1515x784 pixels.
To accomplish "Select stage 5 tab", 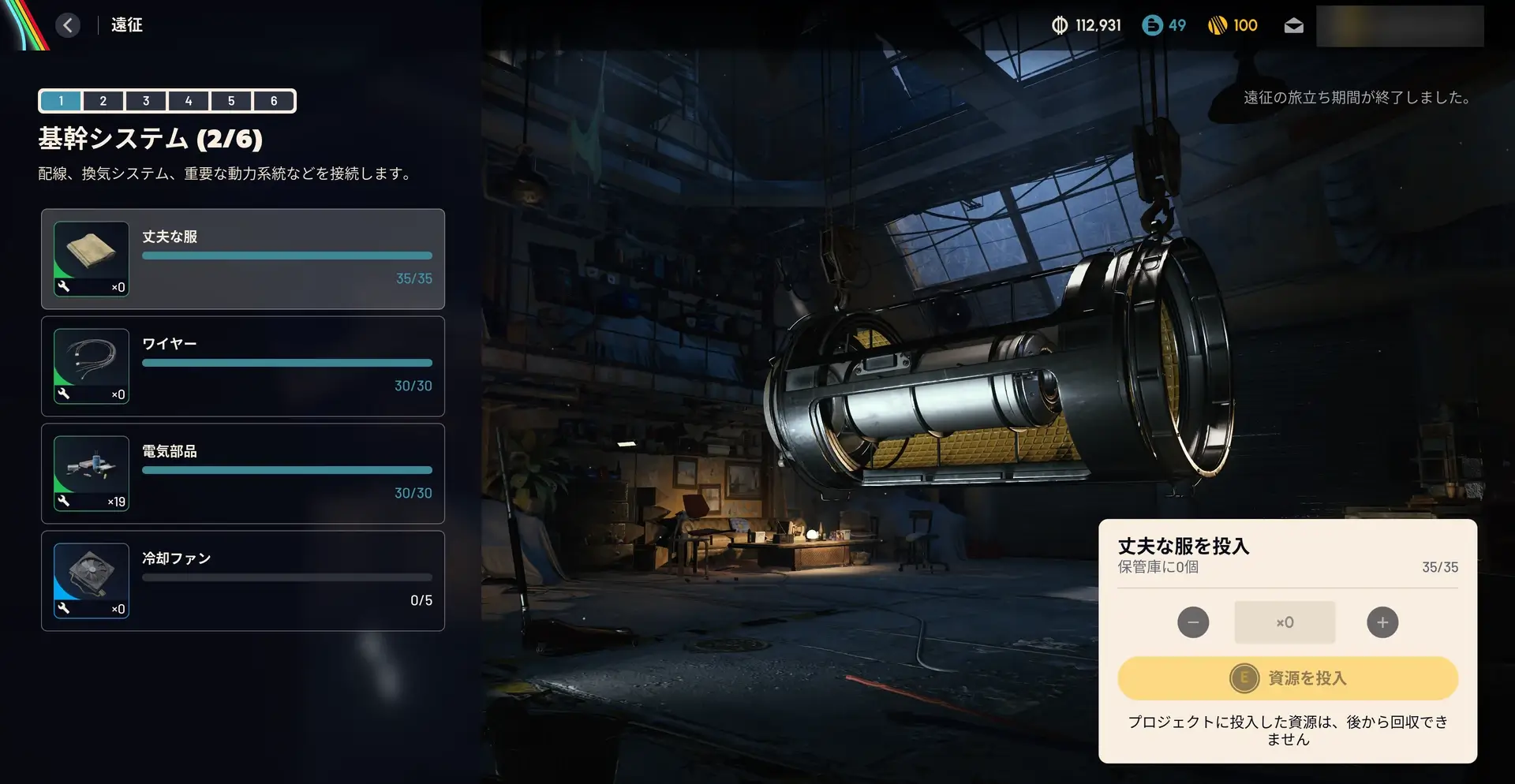I will (x=231, y=101).
